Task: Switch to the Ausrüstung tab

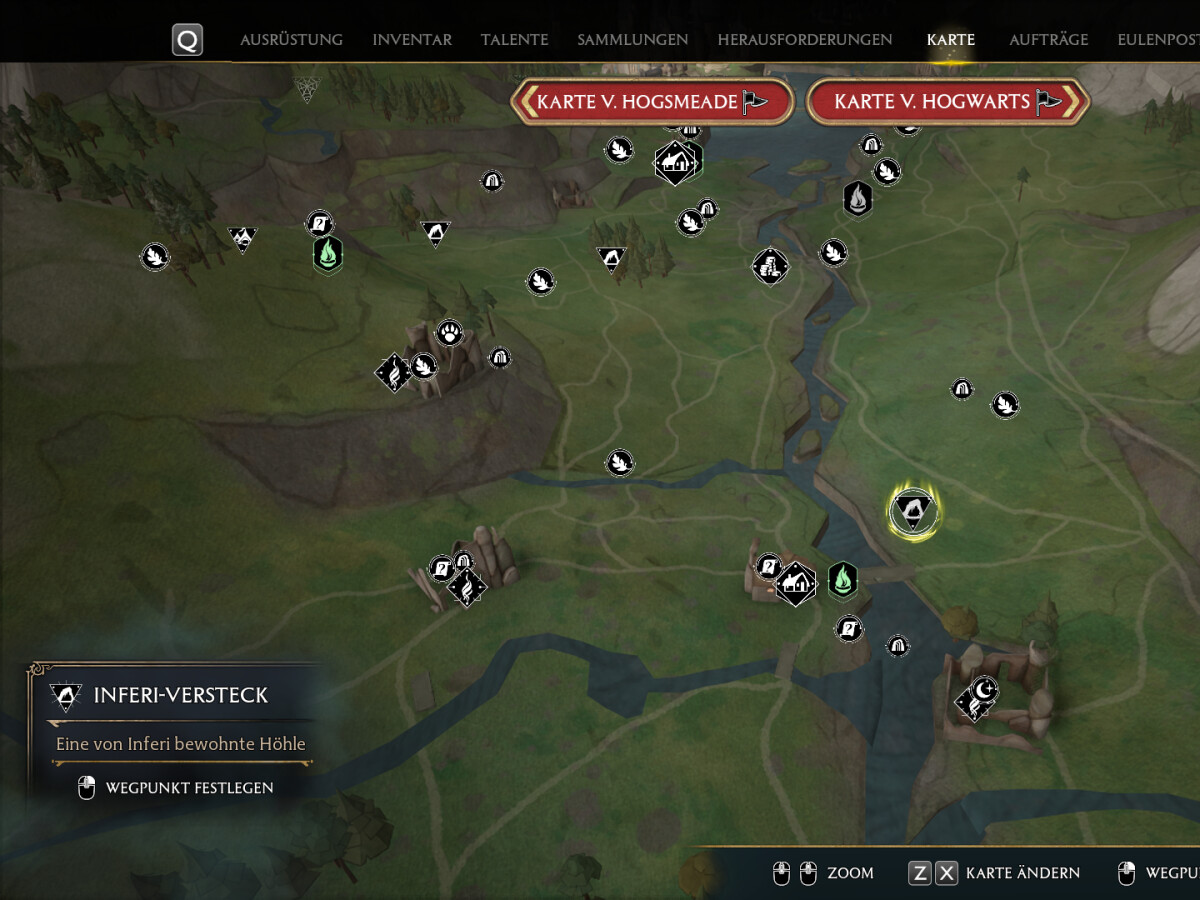Action: 291,40
